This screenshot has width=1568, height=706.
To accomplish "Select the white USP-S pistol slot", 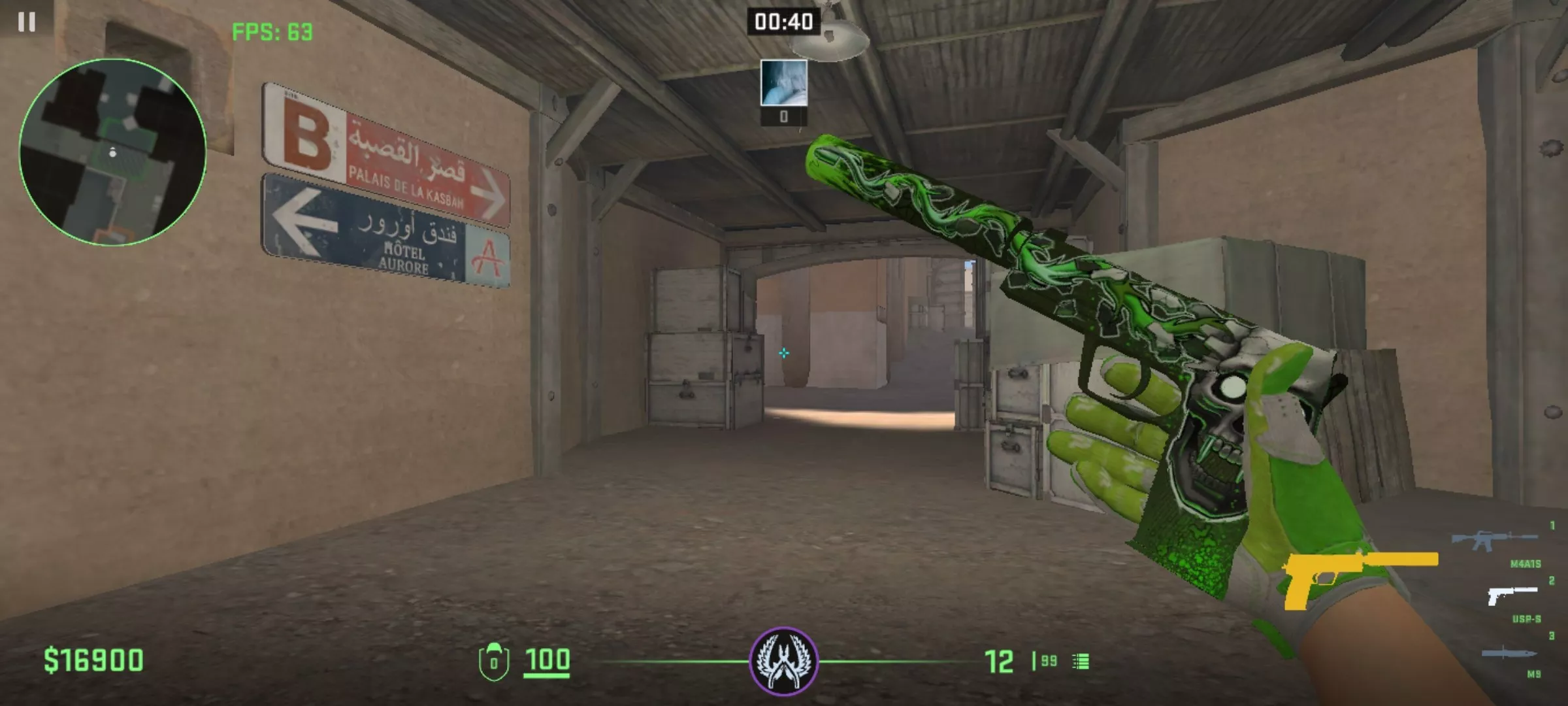I will (1512, 596).
